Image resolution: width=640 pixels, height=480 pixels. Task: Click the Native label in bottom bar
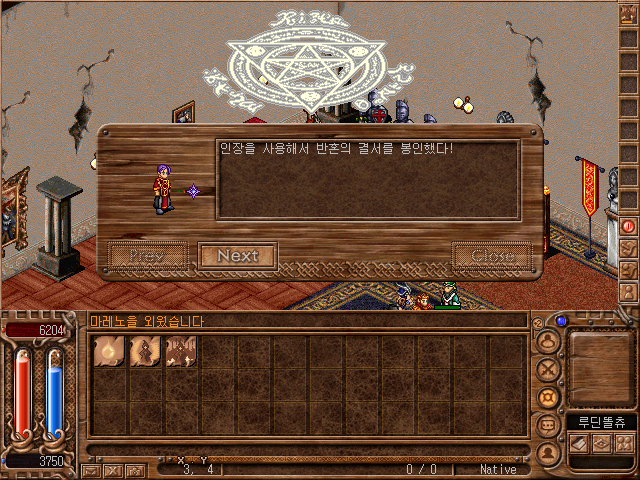pos(498,469)
